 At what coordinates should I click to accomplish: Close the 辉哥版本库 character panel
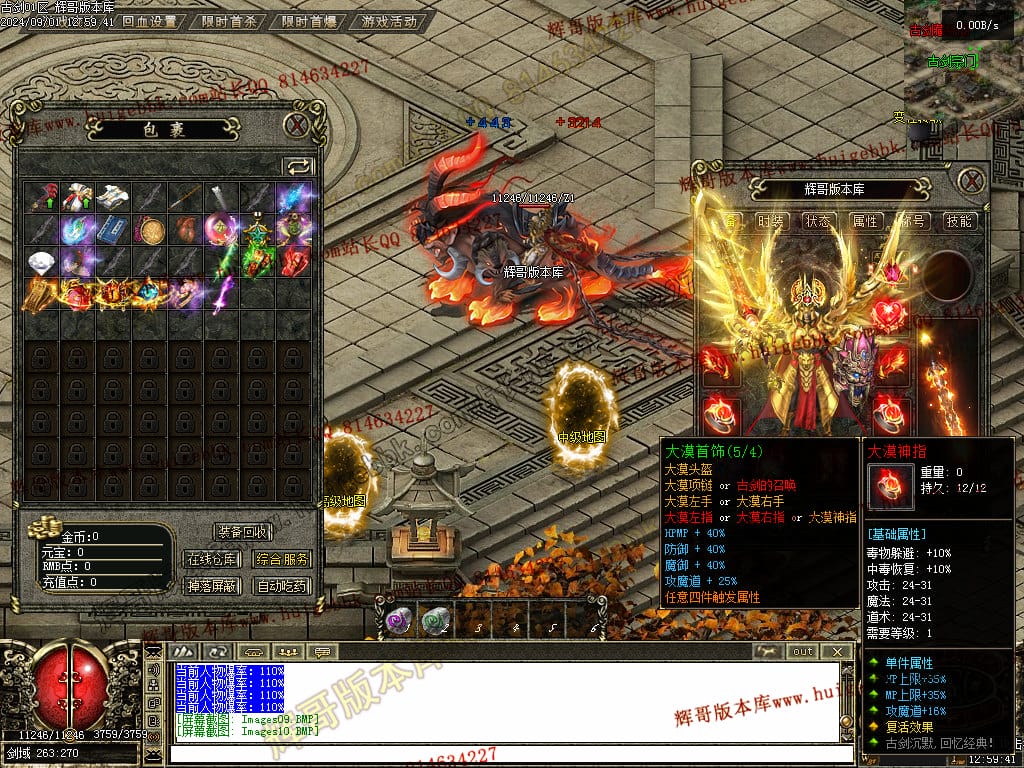971,181
